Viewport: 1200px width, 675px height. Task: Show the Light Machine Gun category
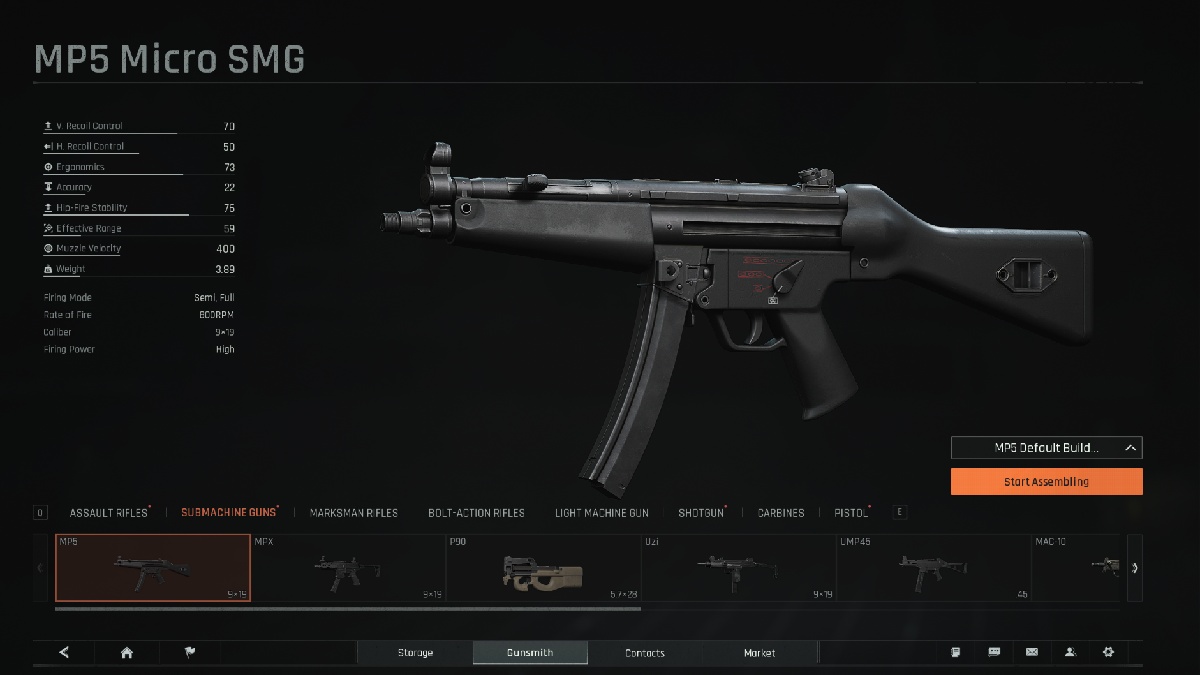pos(601,513)
